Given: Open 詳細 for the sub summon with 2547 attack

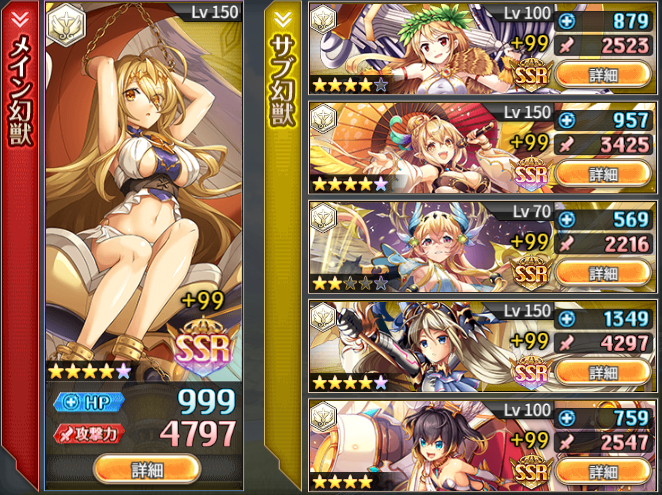Looking at the screenshot, I should [603, 470].
